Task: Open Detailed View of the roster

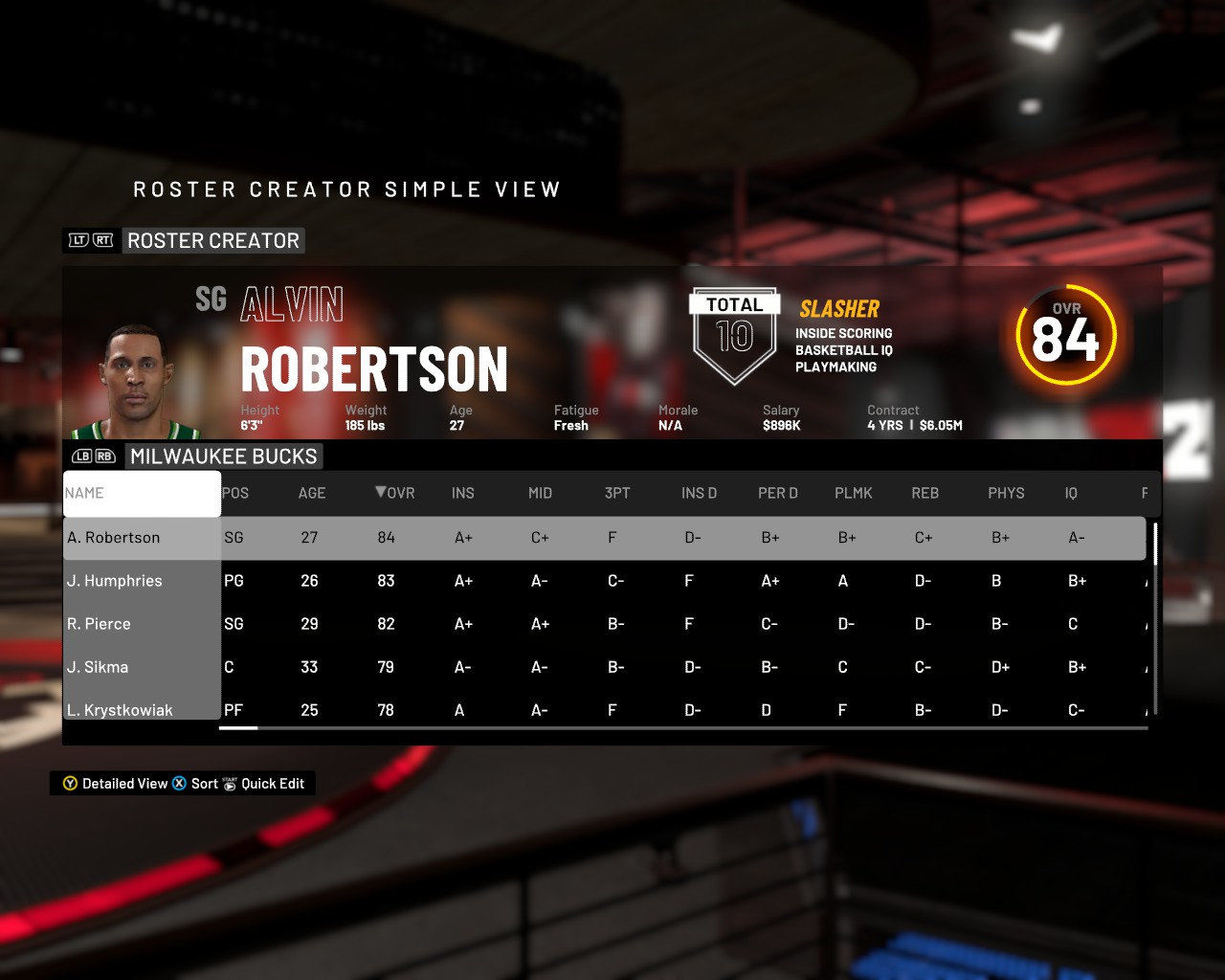Action: click(115, 784)
